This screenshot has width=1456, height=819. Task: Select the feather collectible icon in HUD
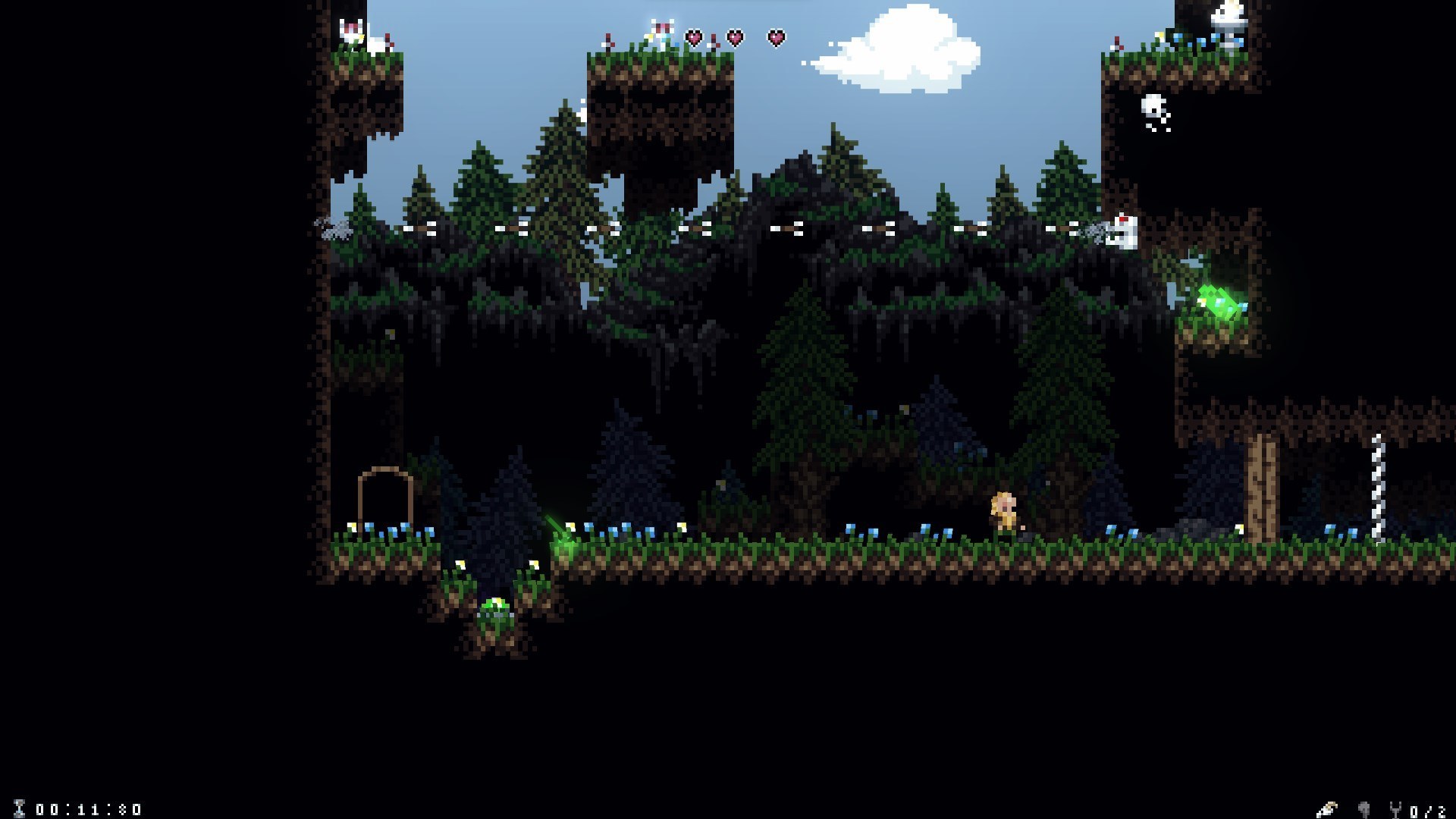tap(1327, 809)
